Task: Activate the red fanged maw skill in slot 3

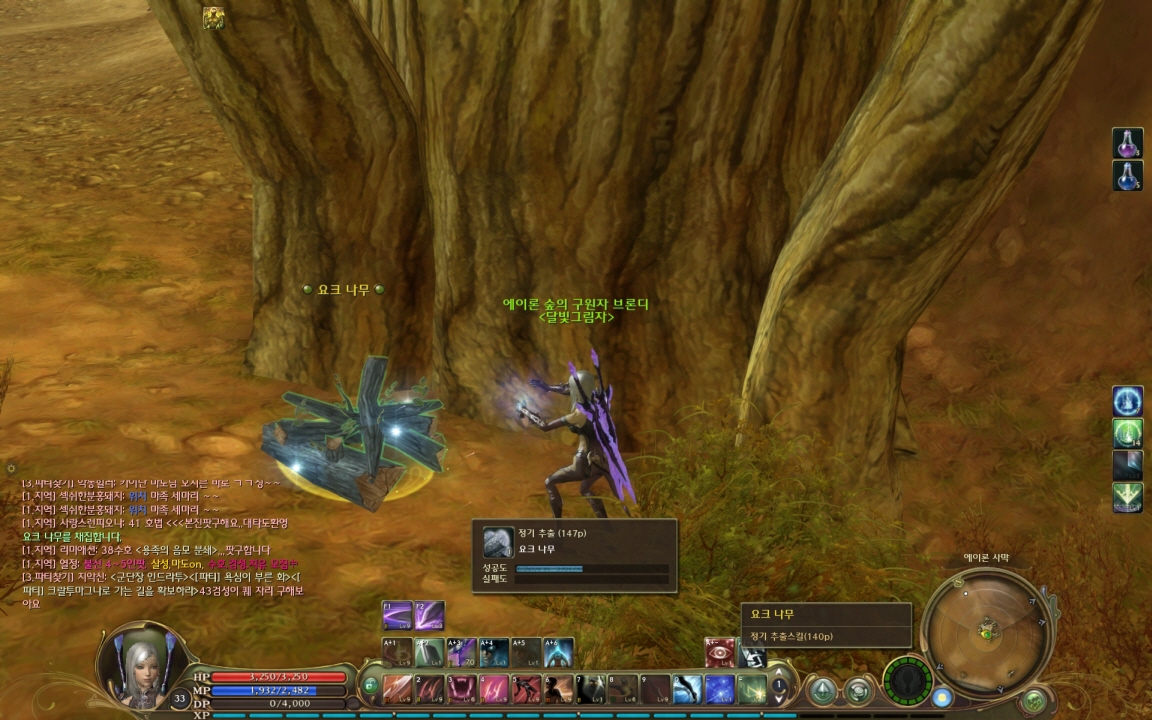Action: click(462, 689)
